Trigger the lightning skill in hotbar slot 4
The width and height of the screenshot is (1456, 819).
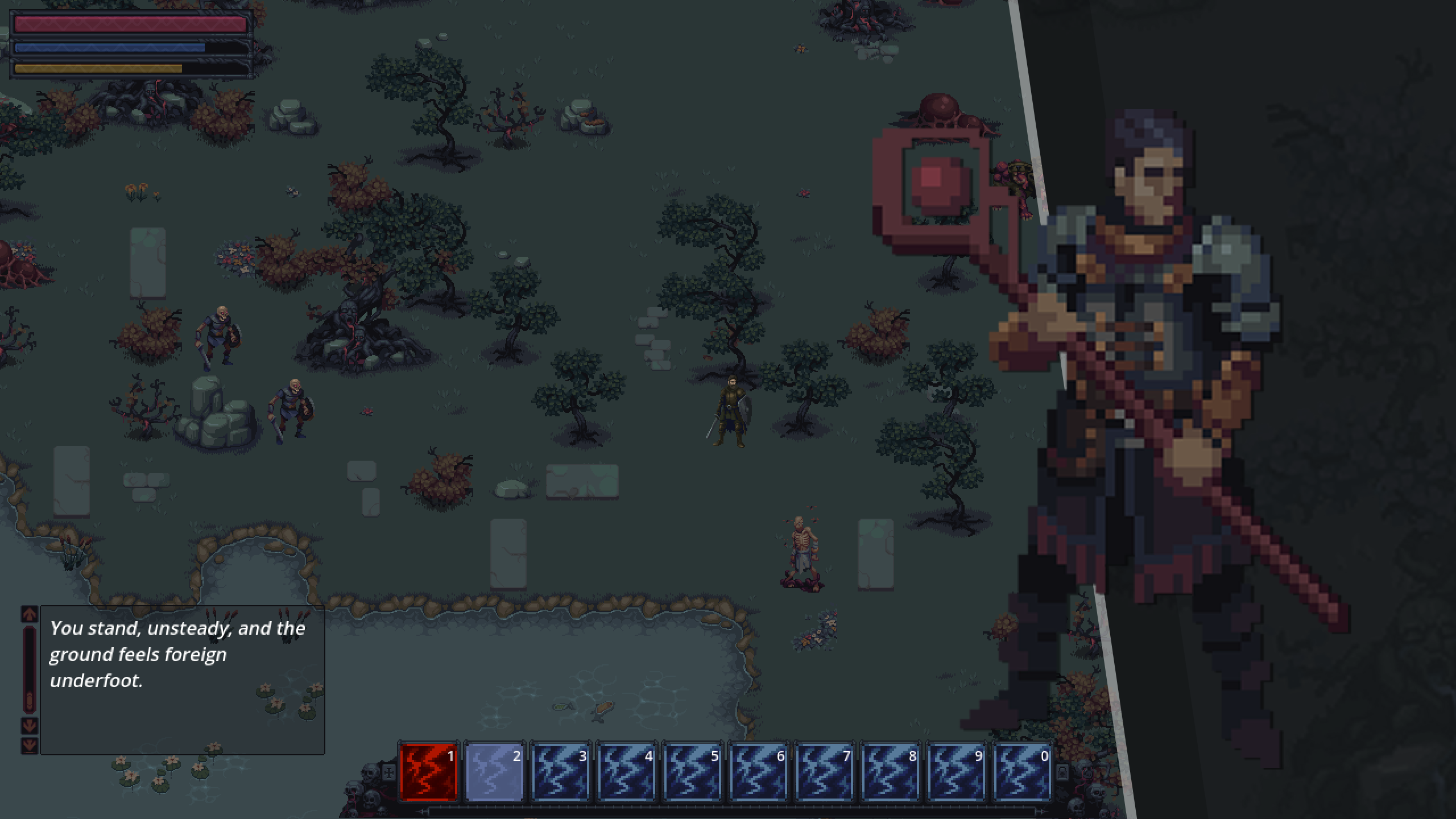(x=627, y=772)
